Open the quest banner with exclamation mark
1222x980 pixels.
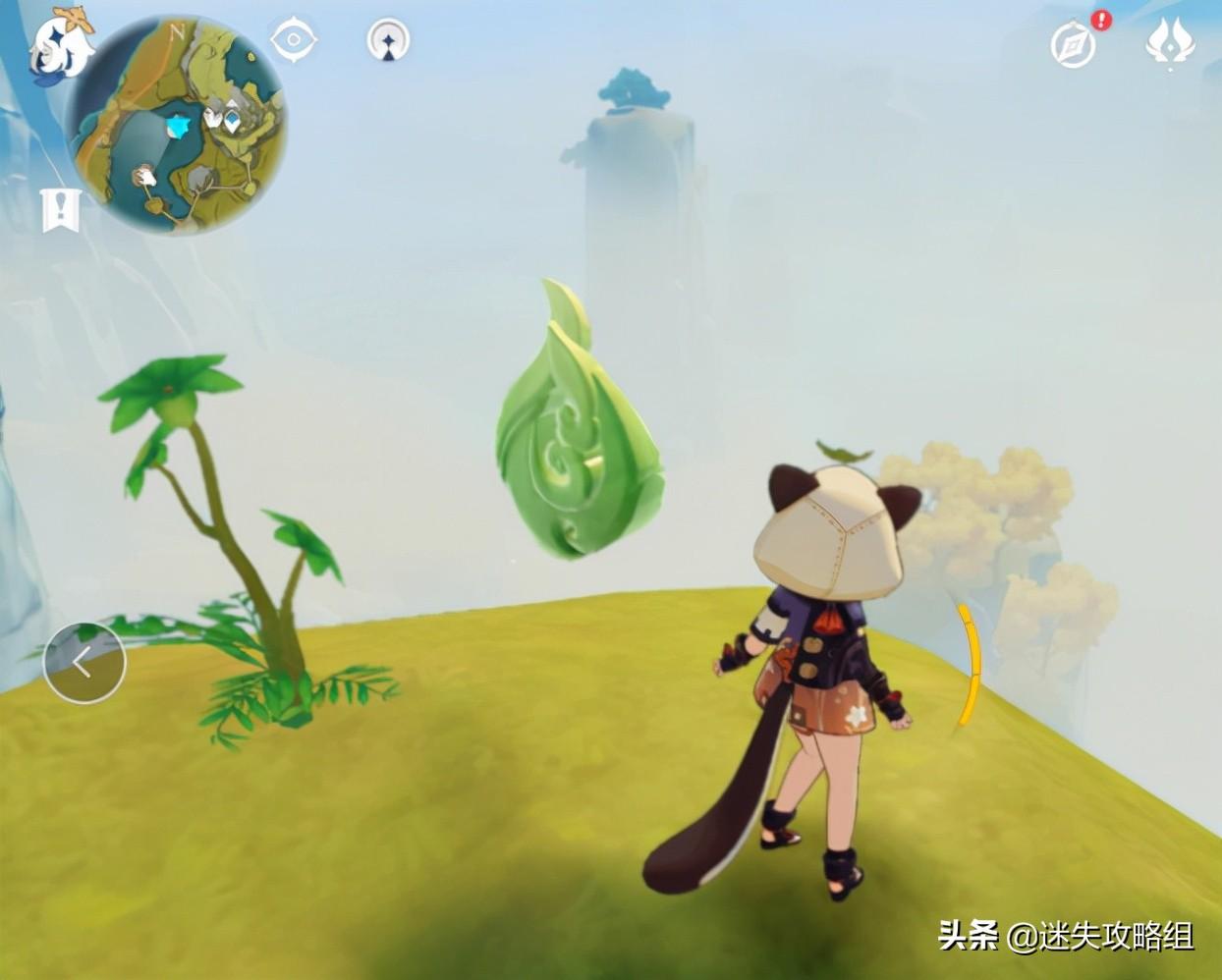coord(60,210)
